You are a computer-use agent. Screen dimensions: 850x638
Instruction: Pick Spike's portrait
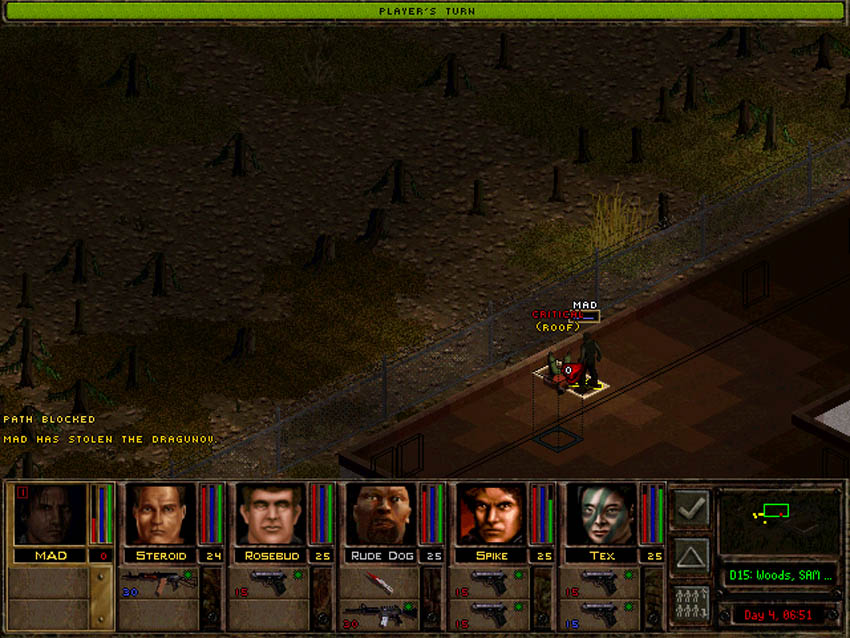tap(491, 515)
